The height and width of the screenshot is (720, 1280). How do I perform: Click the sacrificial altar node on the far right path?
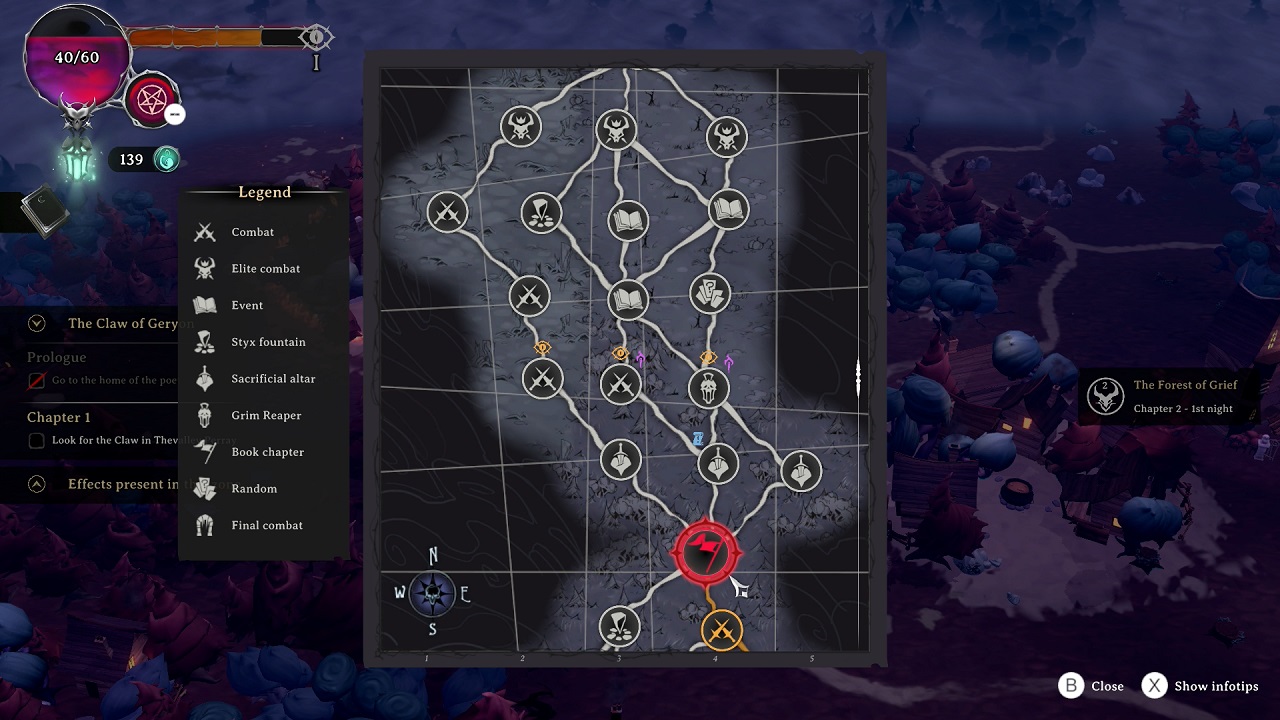pyautogui.click(x=803, y=468)
